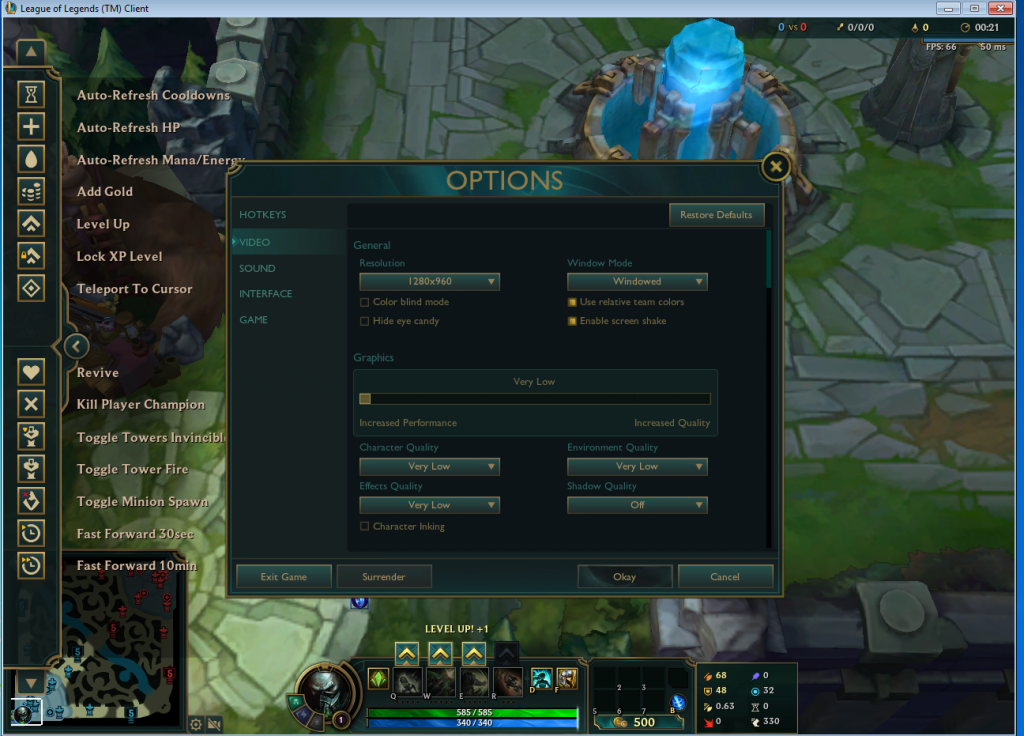Toggle Use relative team colors
Screen dimensions: 1024x736
[573, 302]
